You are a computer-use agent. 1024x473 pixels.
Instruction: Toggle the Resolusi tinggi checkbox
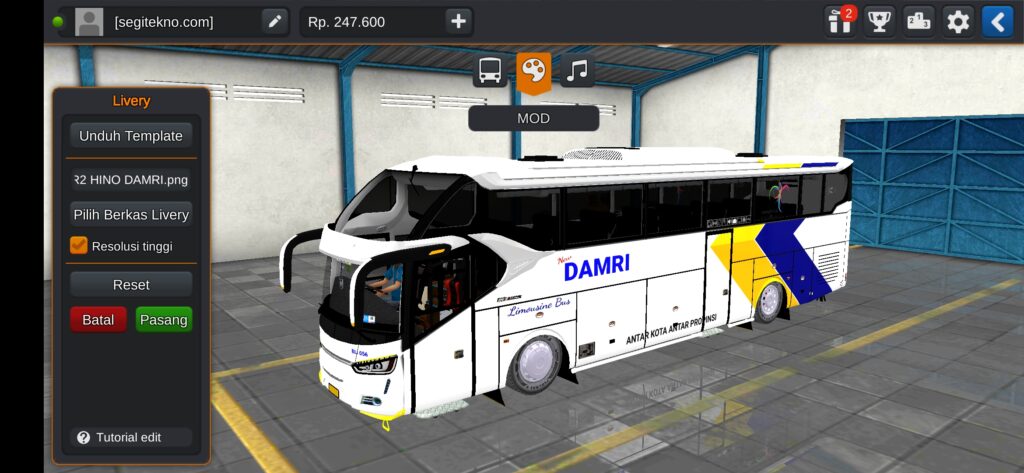click(x=79, y=245)
